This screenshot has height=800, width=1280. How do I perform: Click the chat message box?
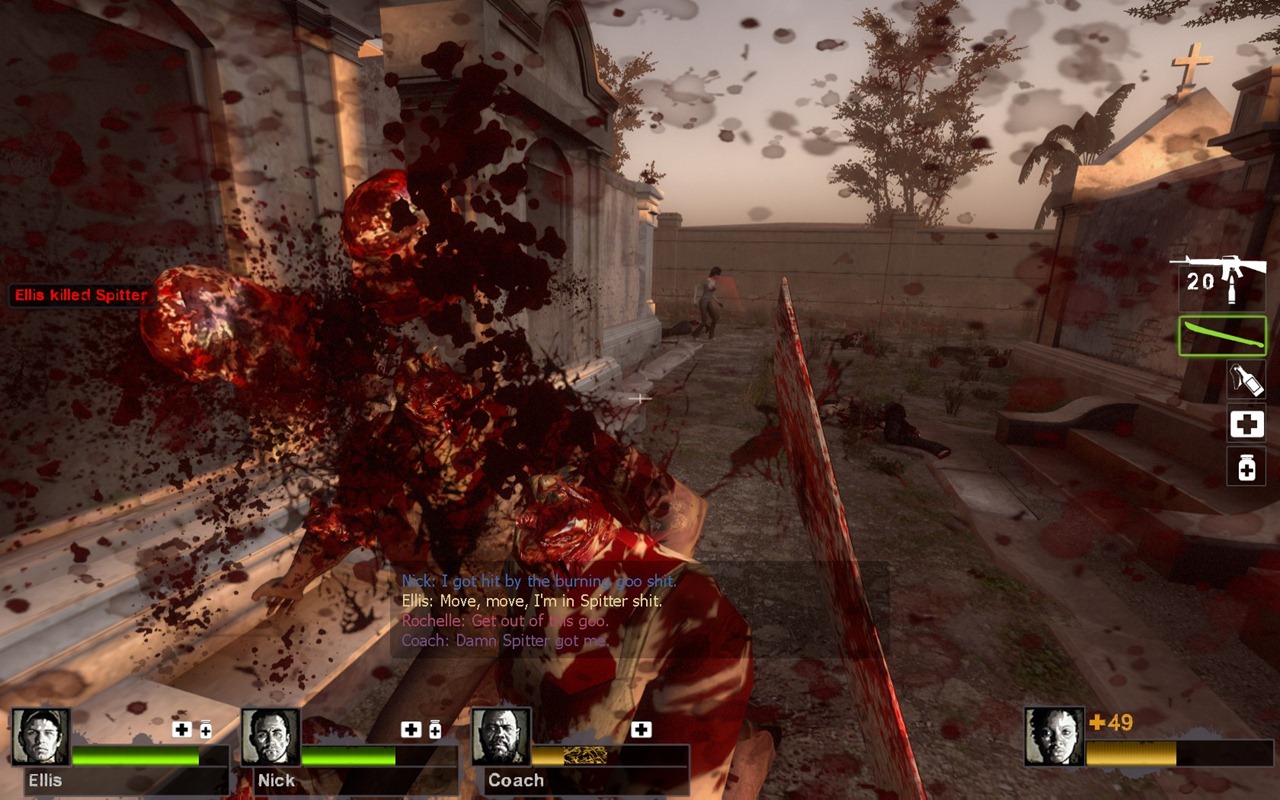638,609
